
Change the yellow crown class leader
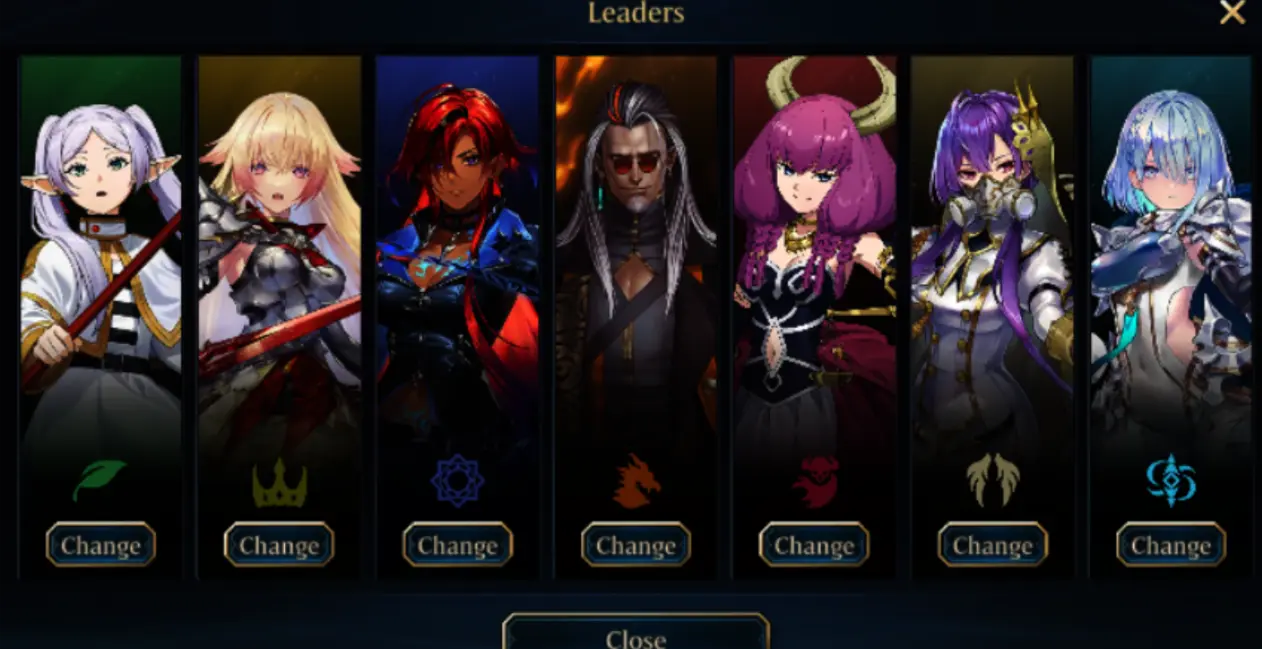tap(279, 545)
